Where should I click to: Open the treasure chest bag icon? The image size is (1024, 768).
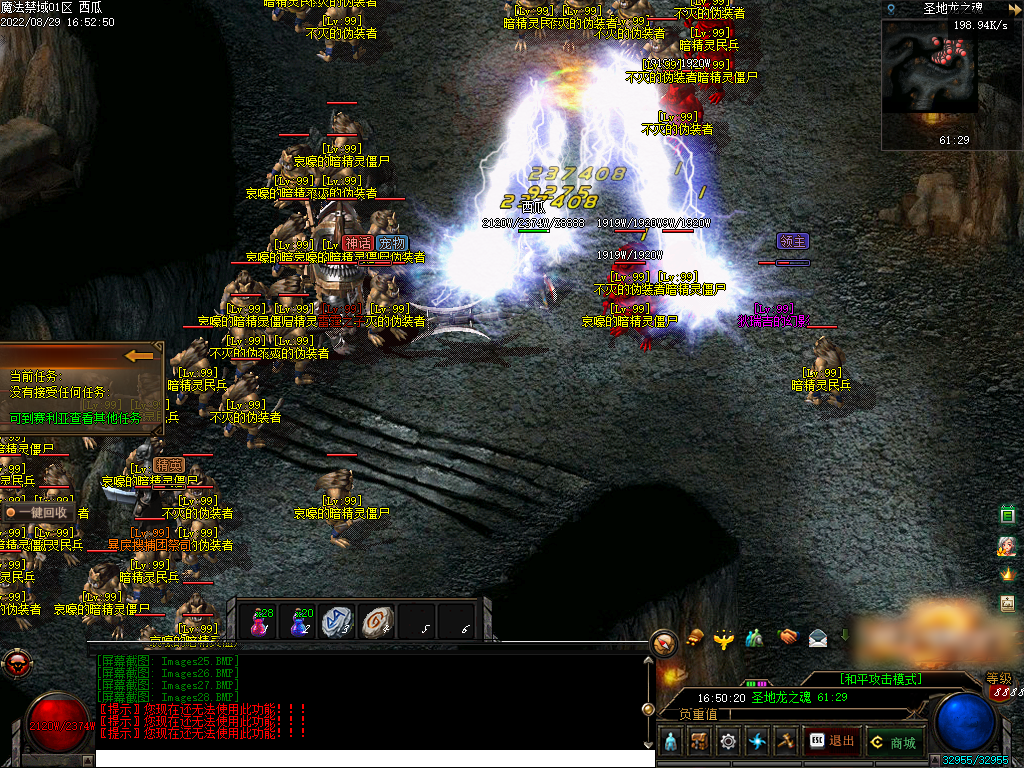[x=699, y=741]
